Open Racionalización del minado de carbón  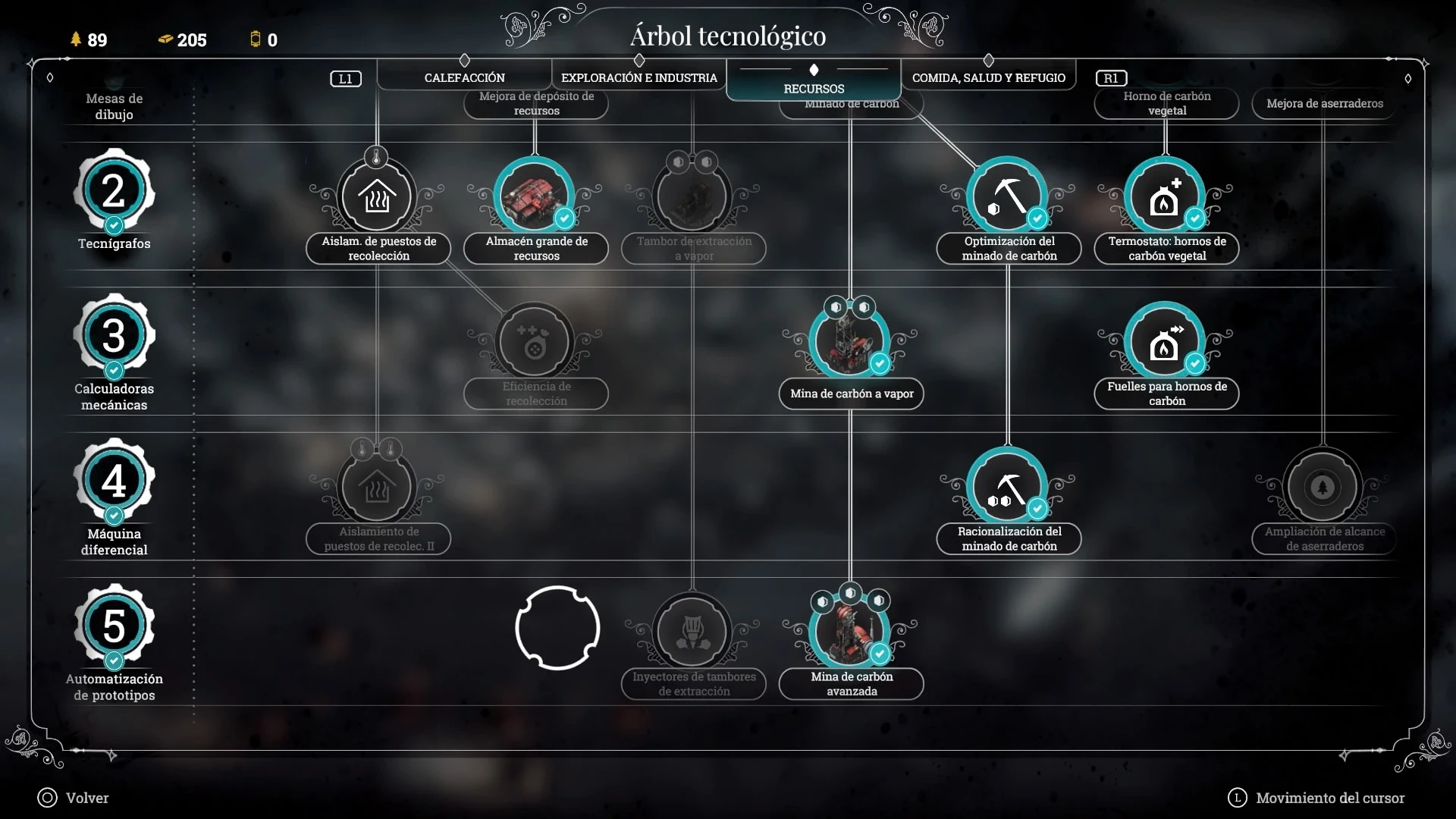click(x=1008, y=488)
